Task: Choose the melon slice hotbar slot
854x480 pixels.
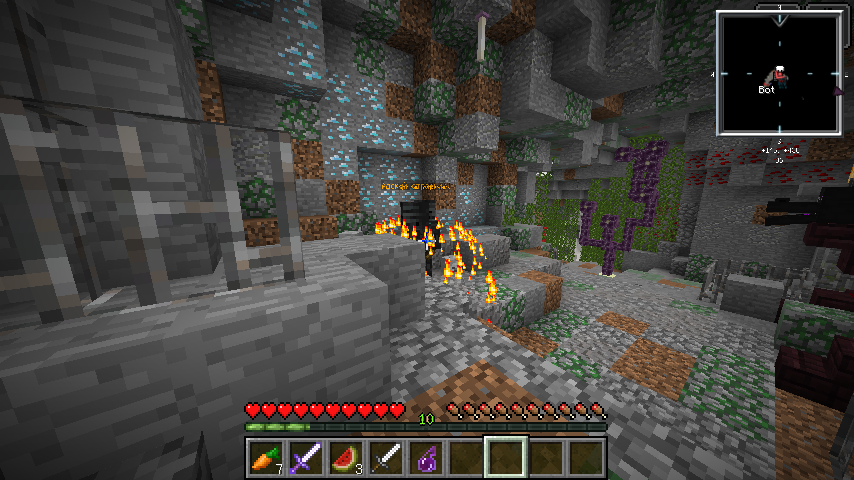Action: pyautogui.click(x=345, y=457)
